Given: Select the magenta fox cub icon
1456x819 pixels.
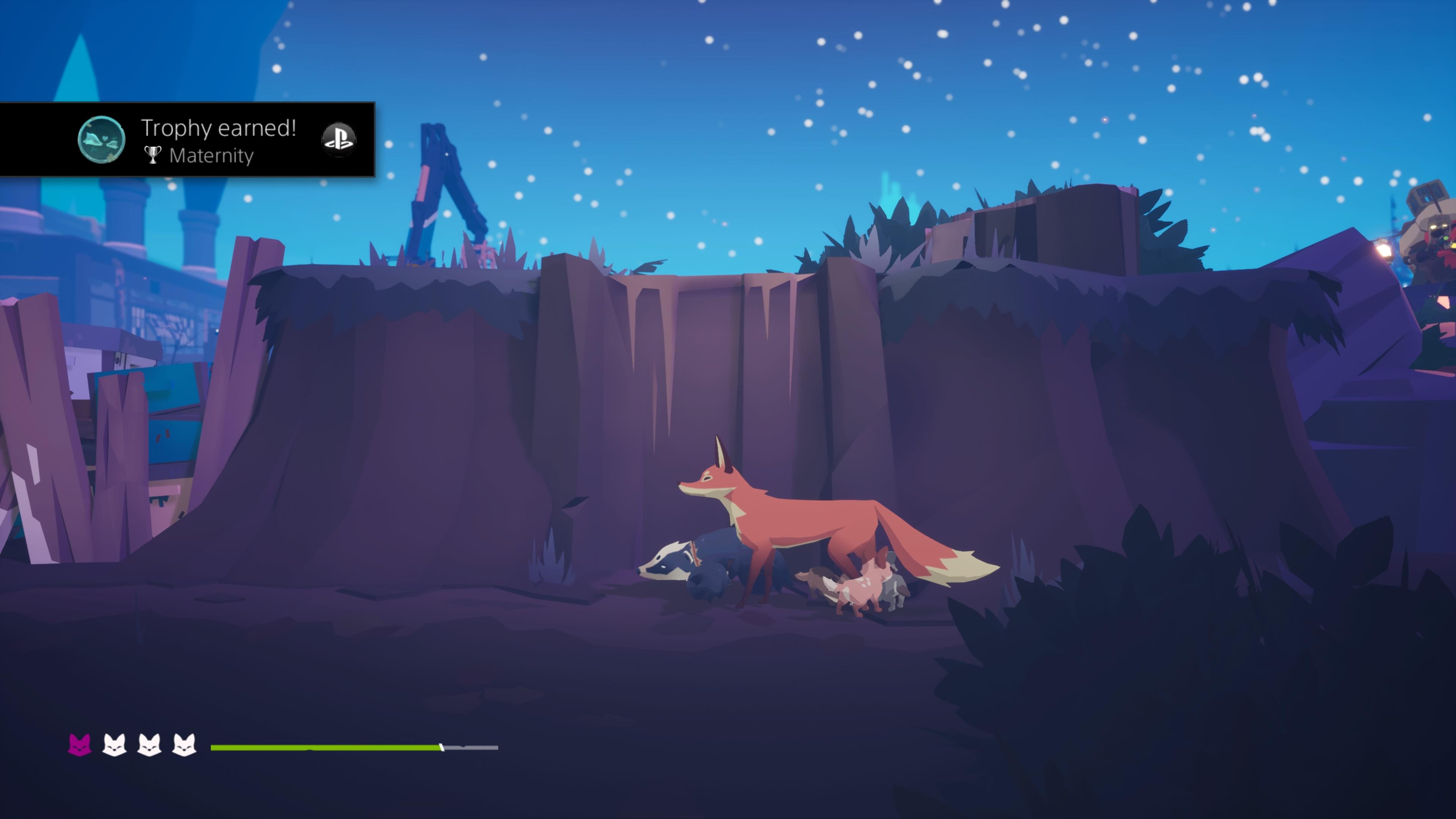Looking at the screenshot, I should pyautogui.click(x=79, y=744).
